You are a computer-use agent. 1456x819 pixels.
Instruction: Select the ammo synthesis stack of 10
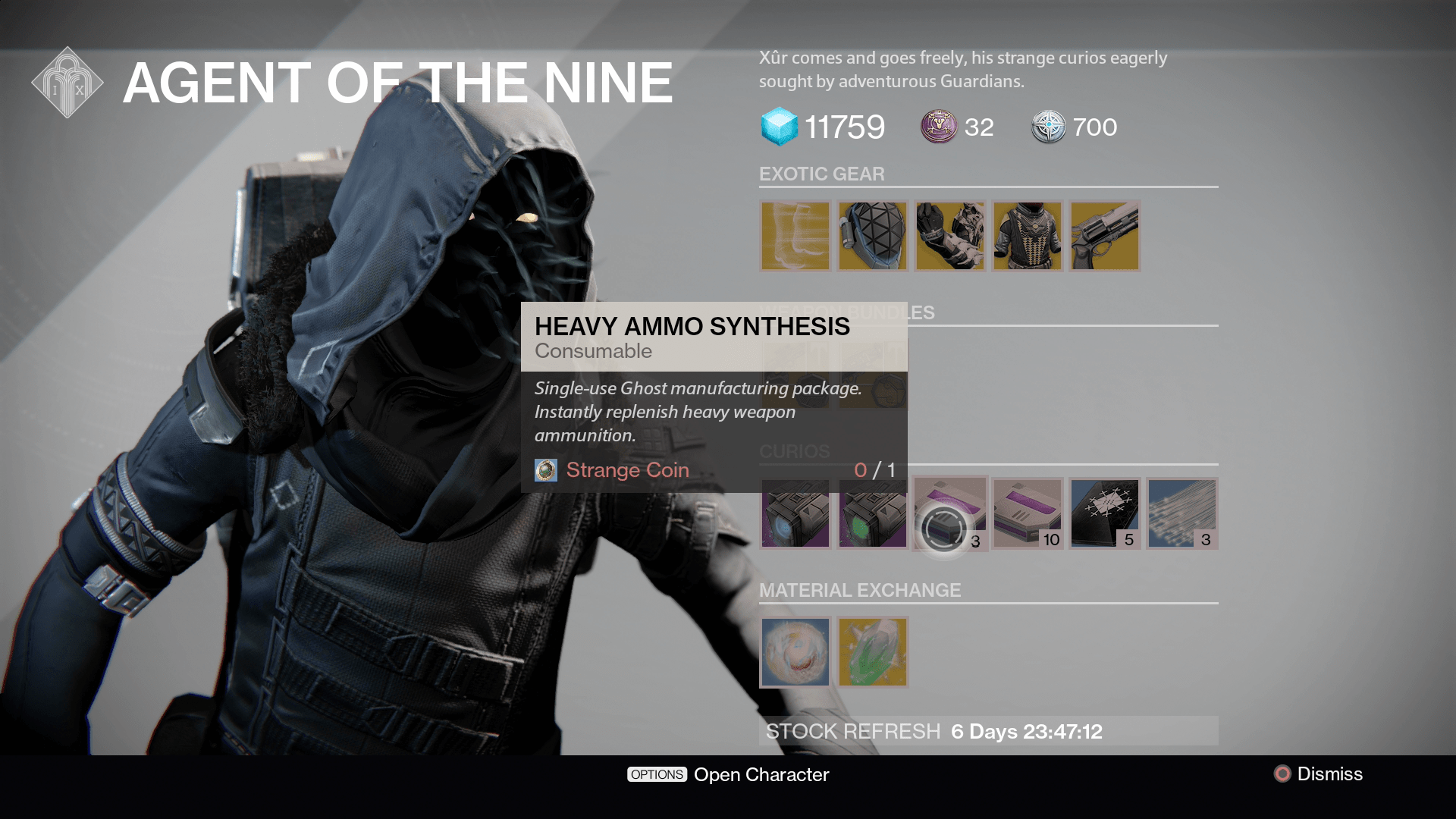[1027, 514]
